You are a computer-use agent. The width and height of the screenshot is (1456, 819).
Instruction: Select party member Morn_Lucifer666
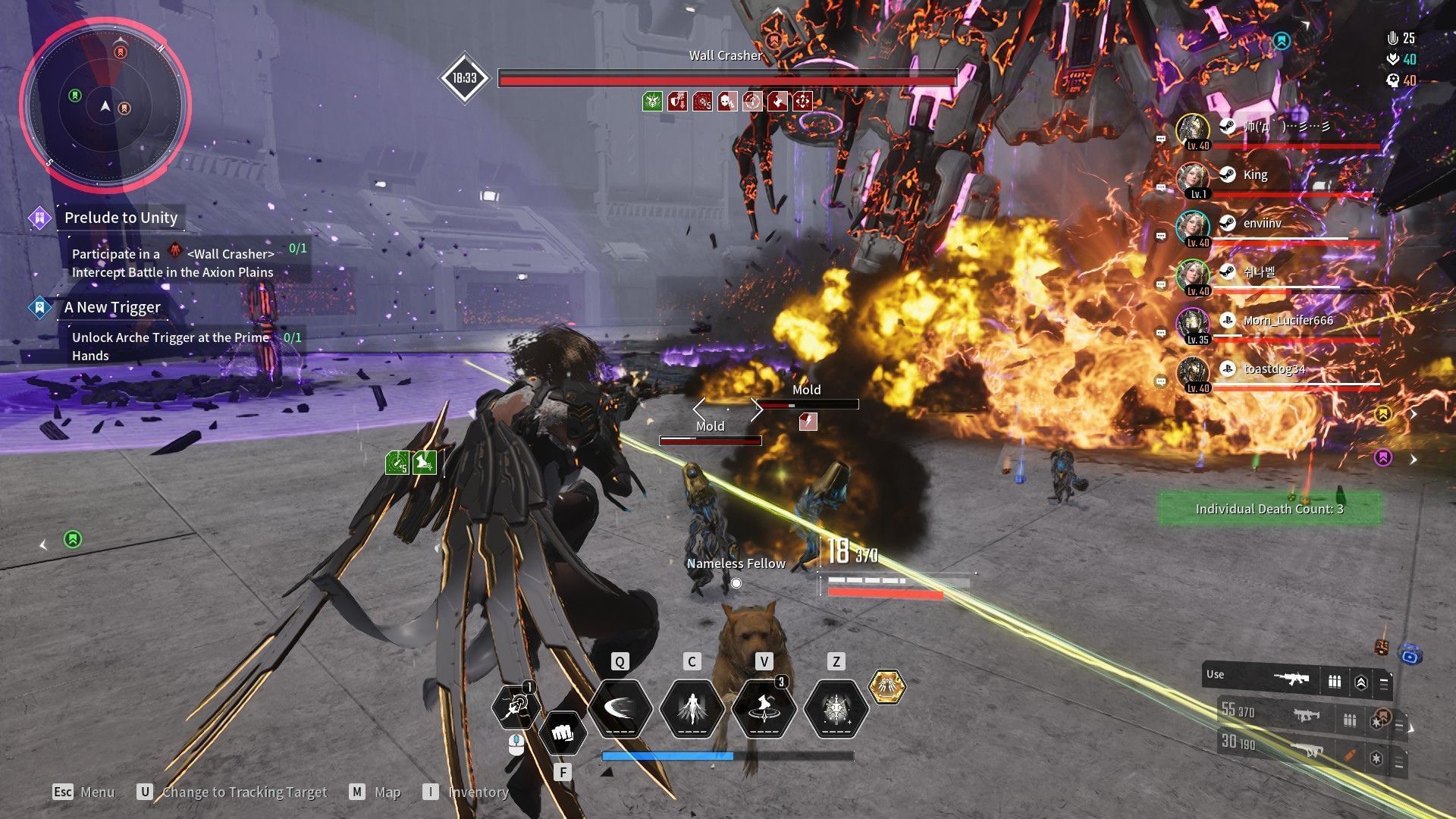tap(1287, 322)
